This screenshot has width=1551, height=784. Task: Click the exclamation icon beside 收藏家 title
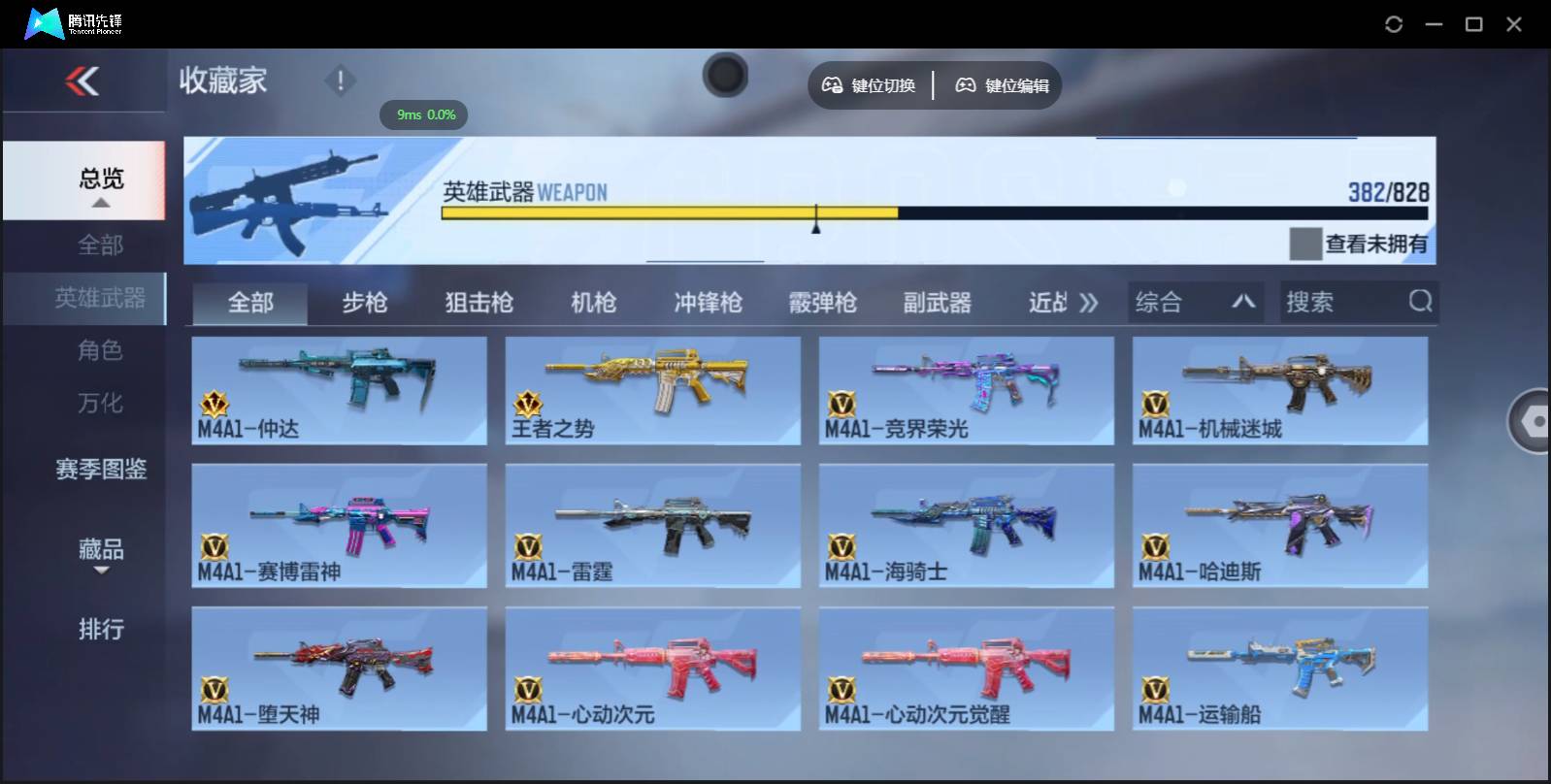[x=340, y=82]
